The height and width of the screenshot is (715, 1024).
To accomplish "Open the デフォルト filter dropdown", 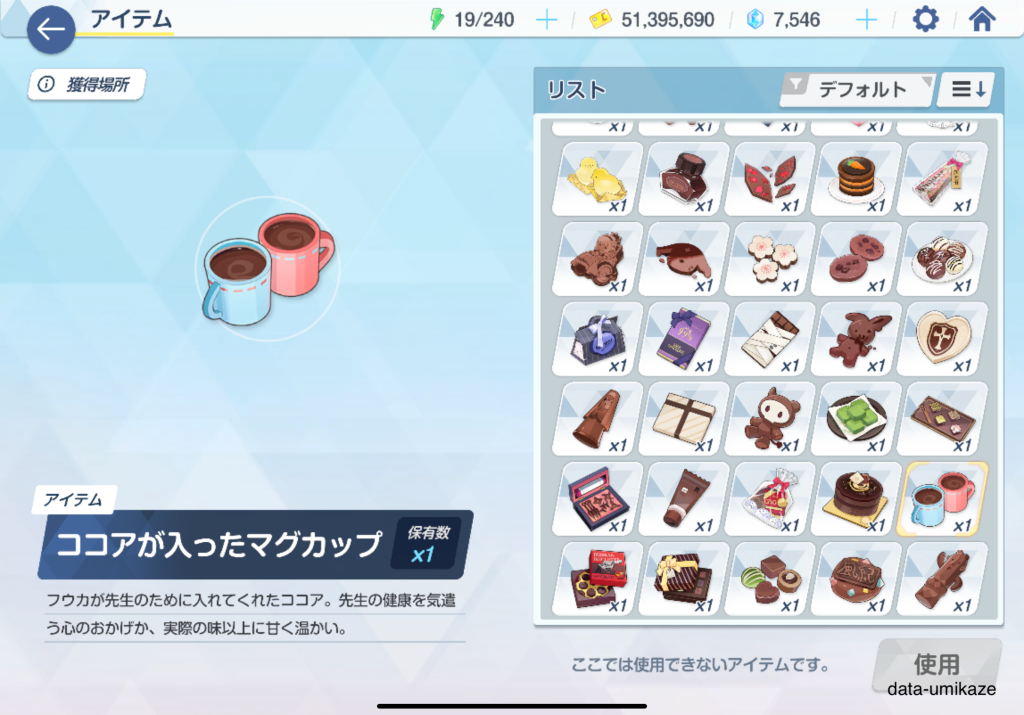I will 857,89.
